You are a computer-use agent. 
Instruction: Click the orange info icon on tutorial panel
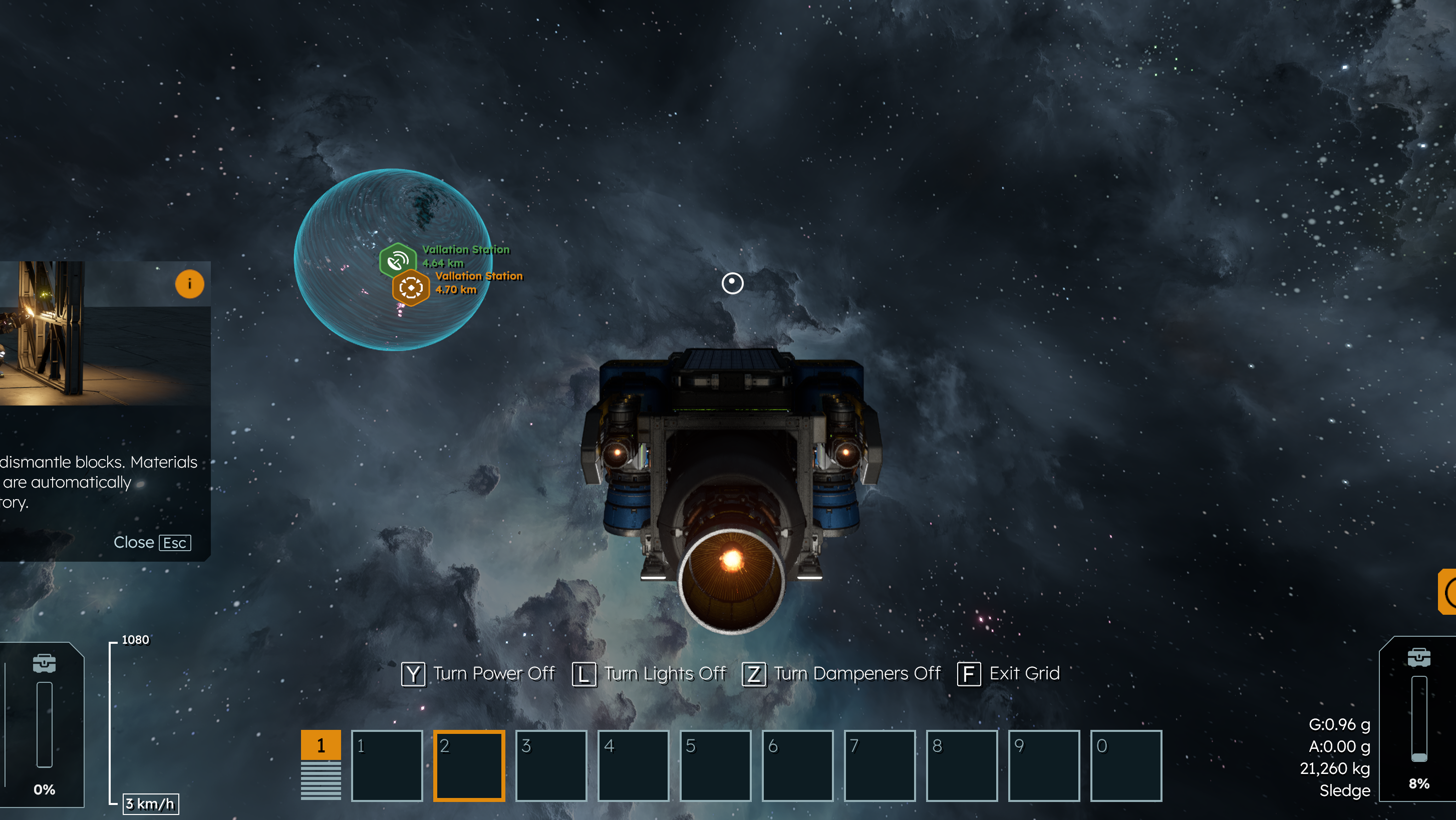tap(189, 284)
